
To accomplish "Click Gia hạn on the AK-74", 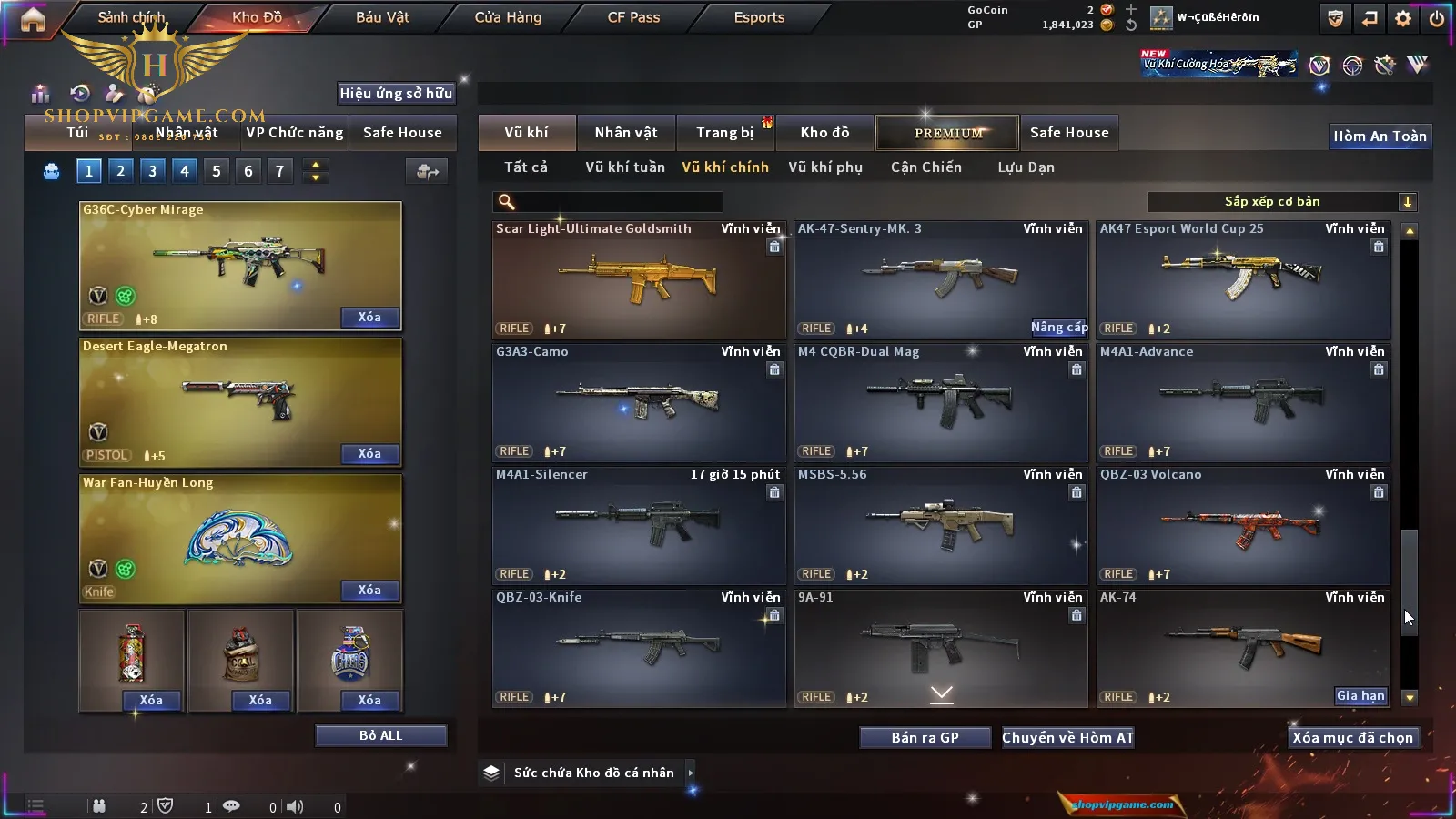I will pos(1360,696).
